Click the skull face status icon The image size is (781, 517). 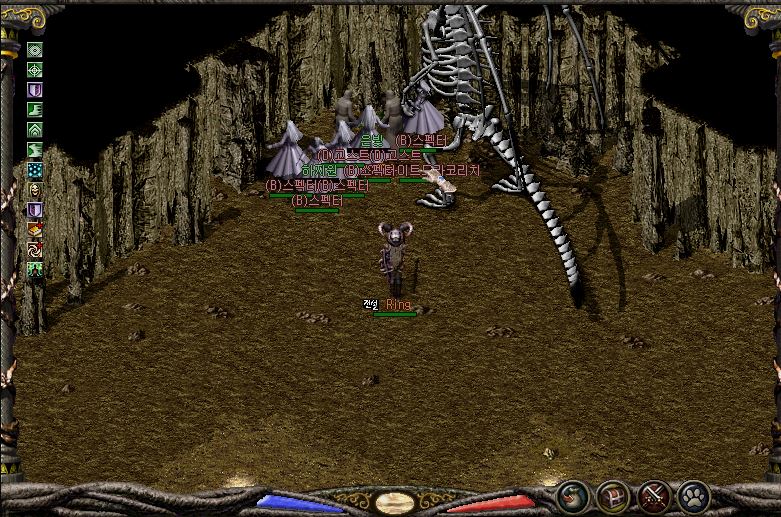[35, 190]
